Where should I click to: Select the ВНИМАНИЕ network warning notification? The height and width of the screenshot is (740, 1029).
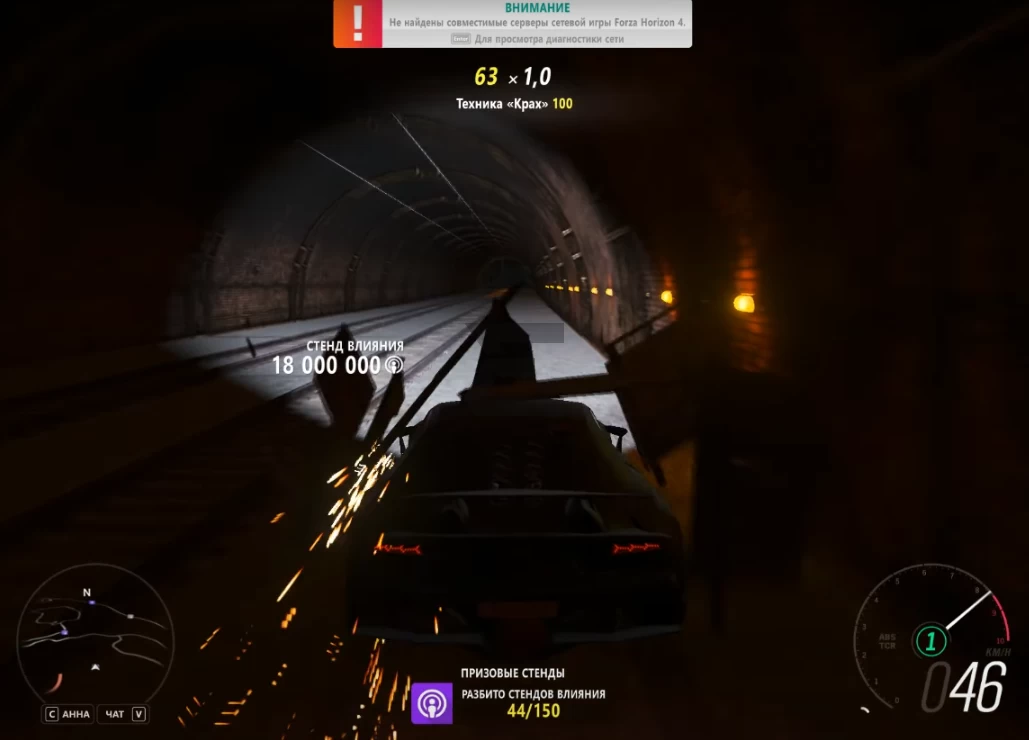pos(512,24)
